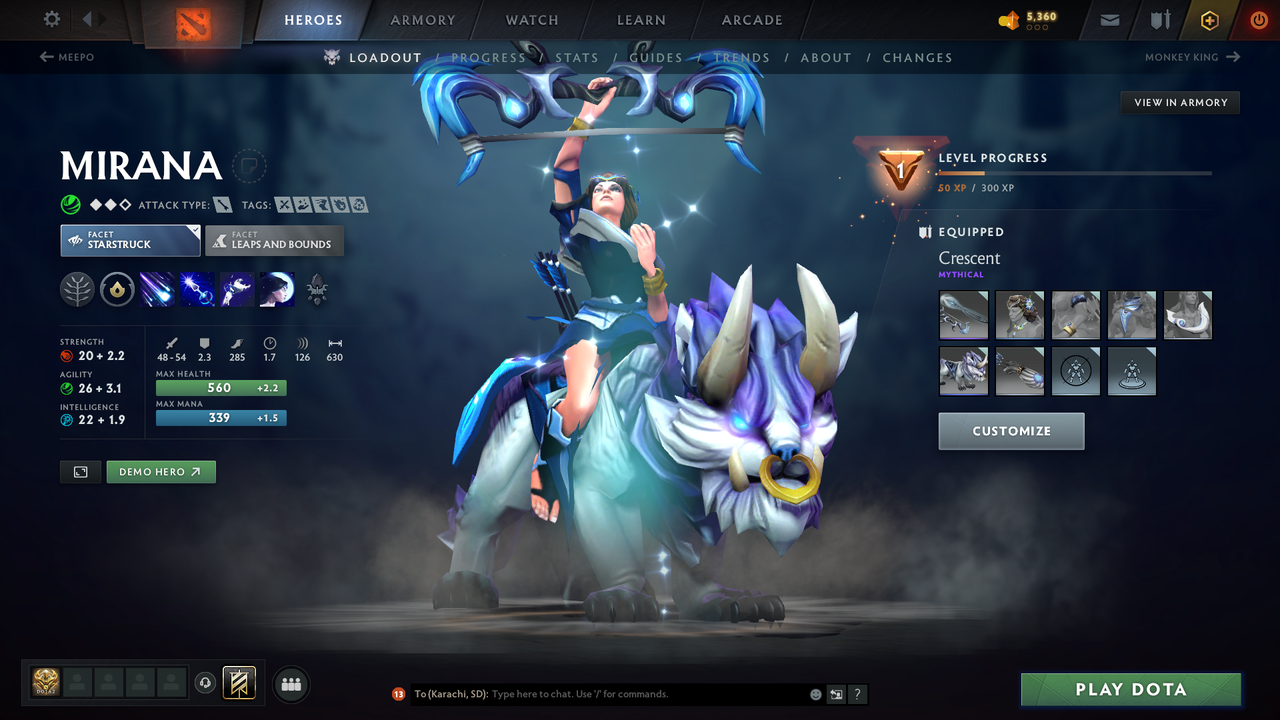
Task: Open the Starfall ability icon
Action: [157, 289]
